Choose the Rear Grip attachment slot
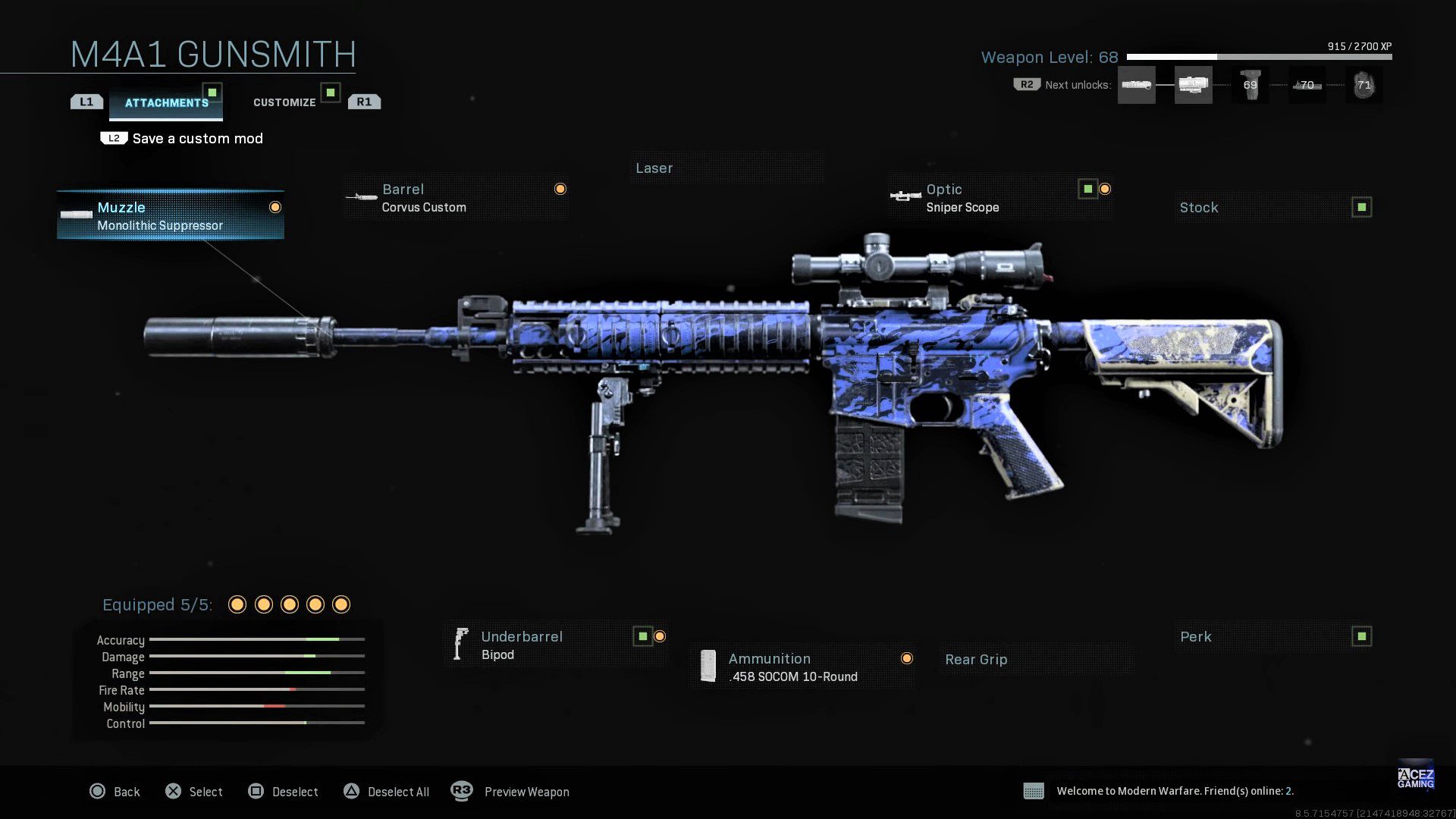Image resolution: width=1456 pixels, height=819 pixels. coord(1036,660)
